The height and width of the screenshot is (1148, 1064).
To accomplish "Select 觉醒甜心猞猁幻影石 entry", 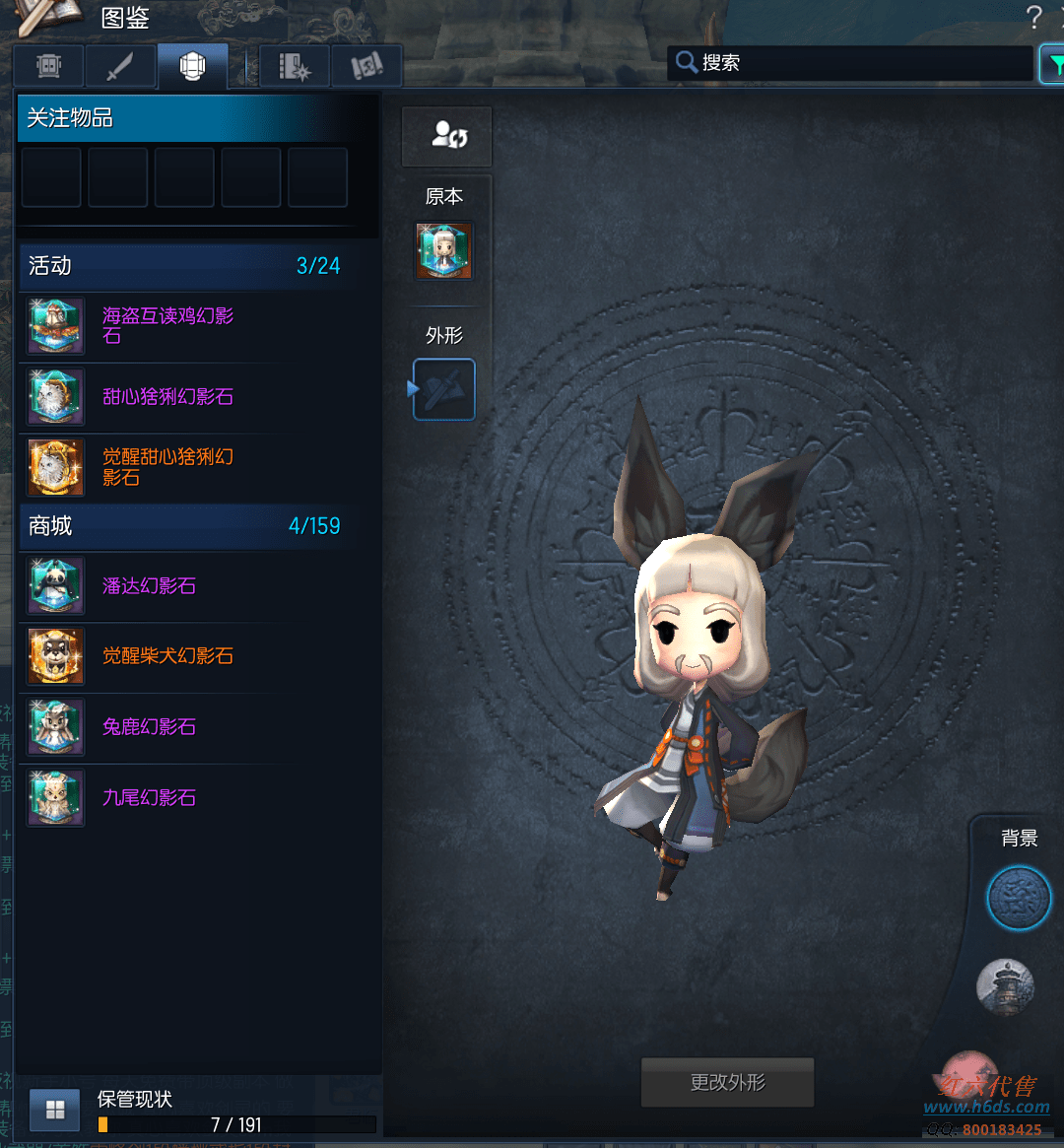I will coord(167,467).
